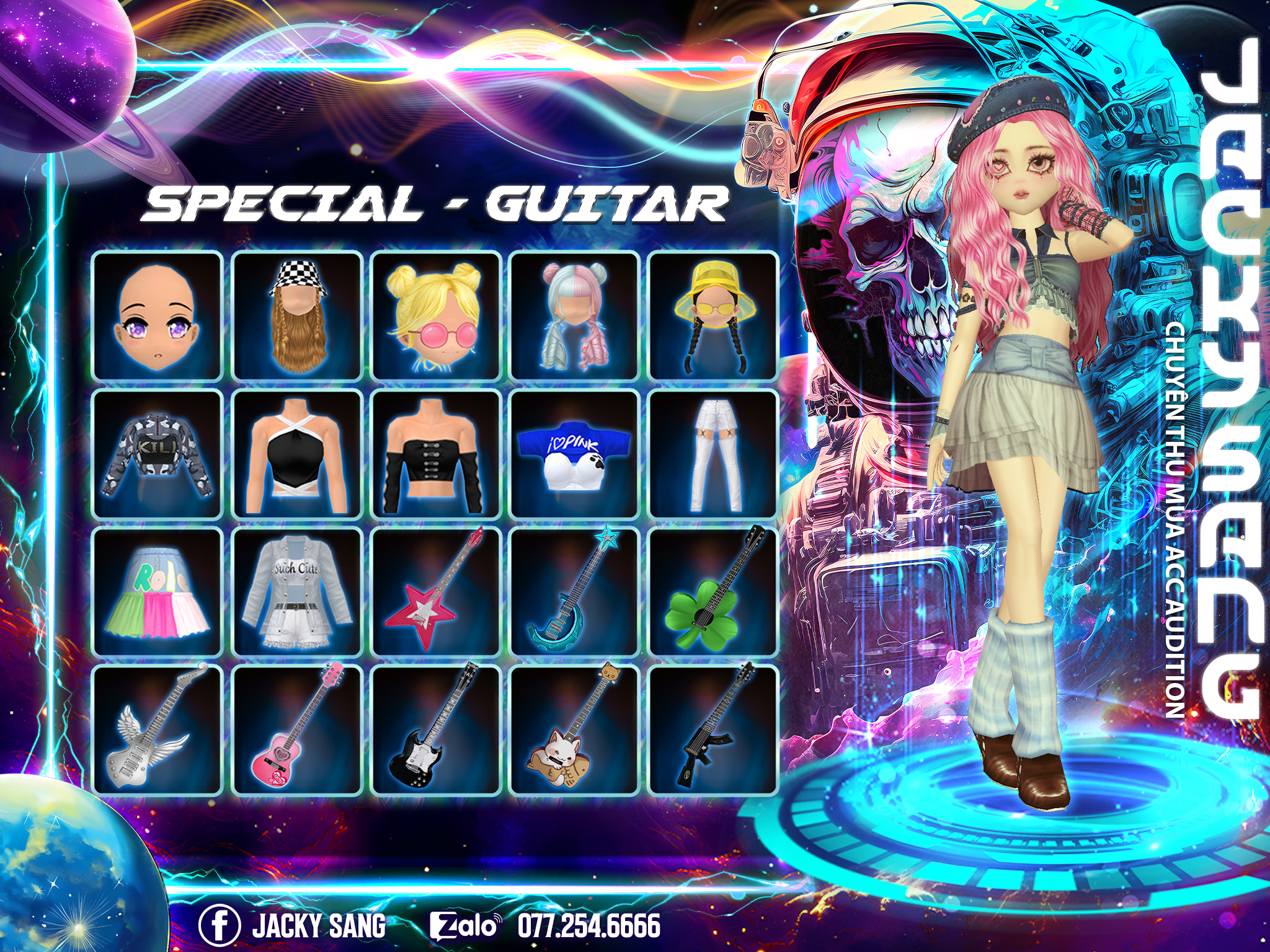The image size is (1270, 952).
Task: Select the red star-shaped guitar
Action: click(436, 593)
